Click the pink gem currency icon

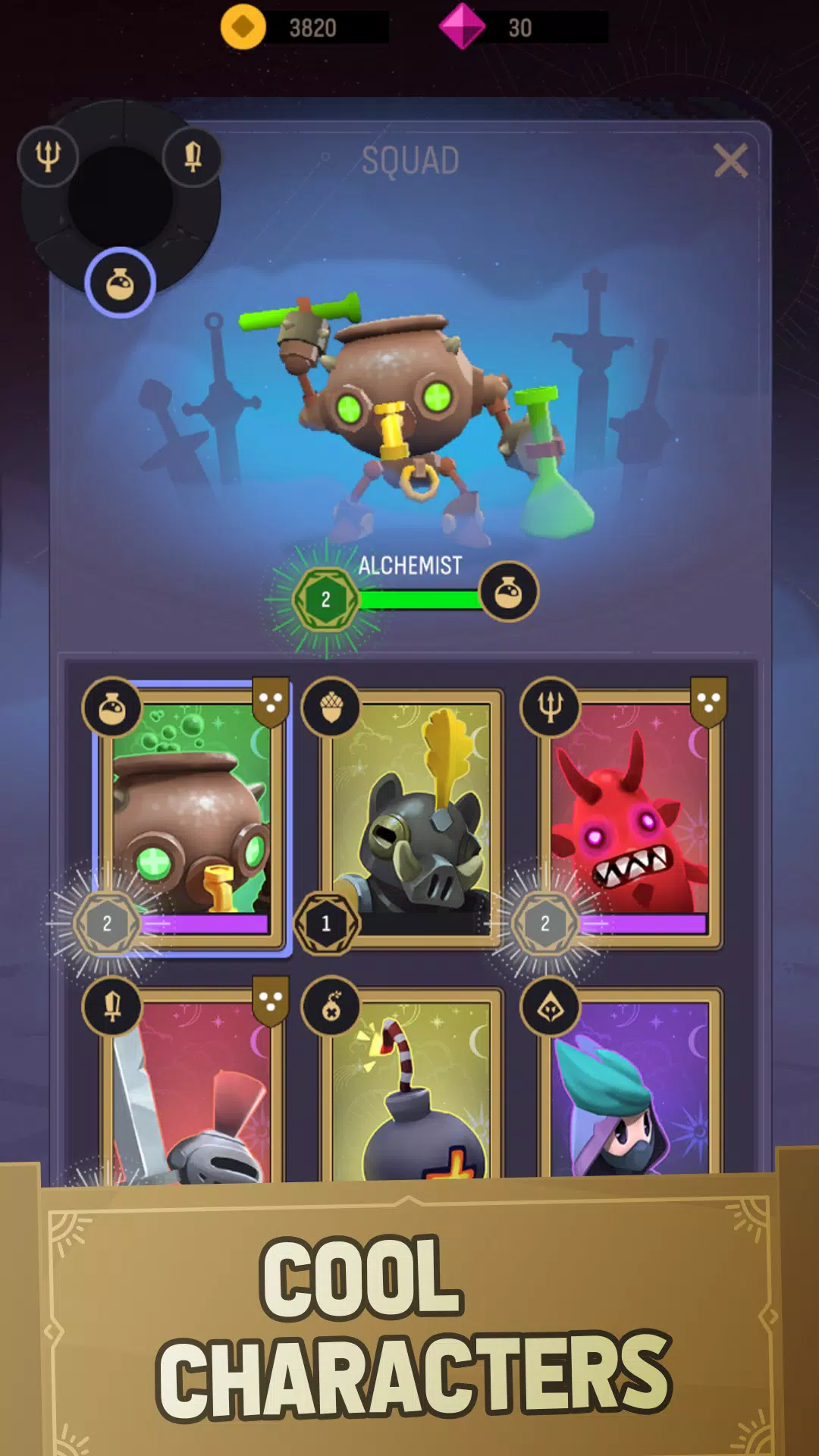[462, 27]
